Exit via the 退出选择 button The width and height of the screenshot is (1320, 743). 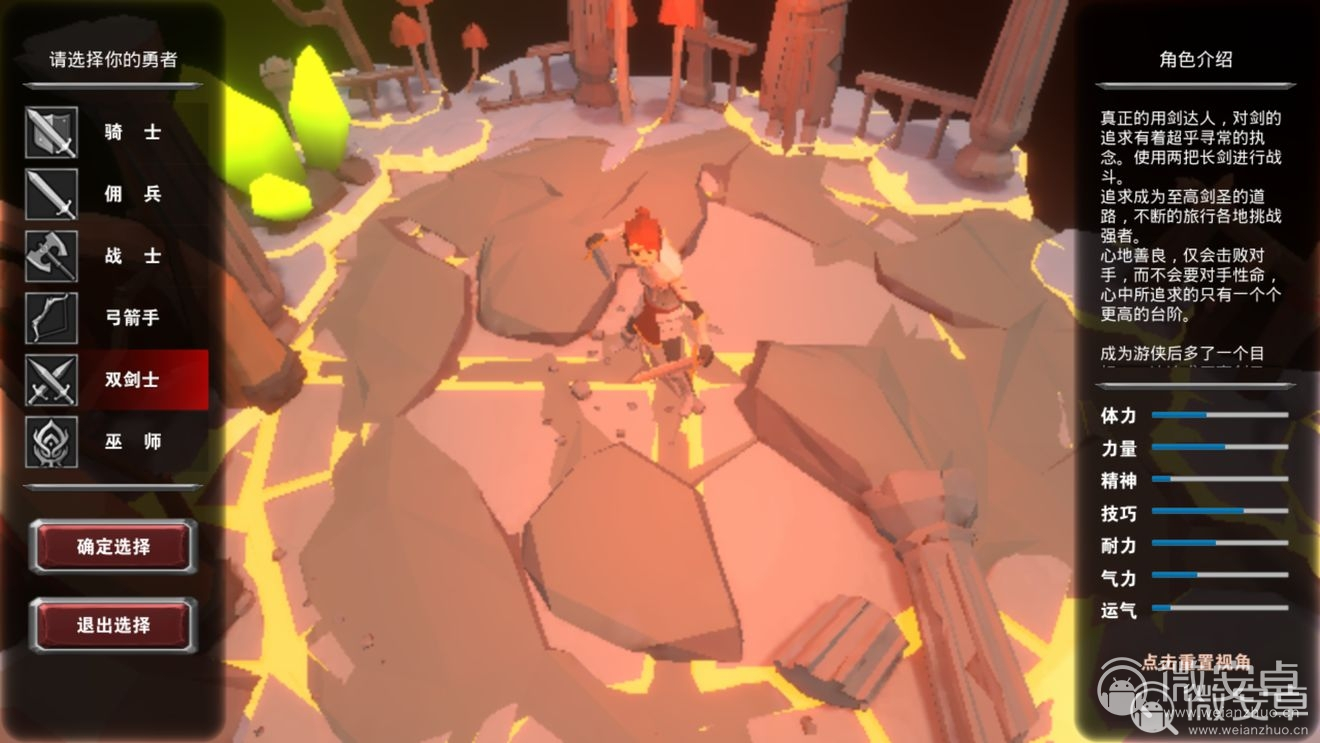coord(113,626)
